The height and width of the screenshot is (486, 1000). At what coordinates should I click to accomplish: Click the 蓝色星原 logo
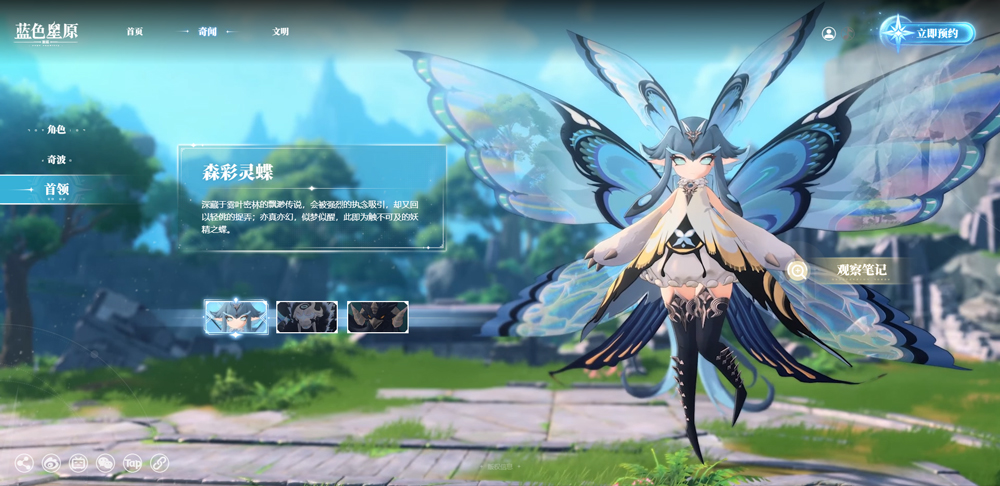(x=46, y=32)
